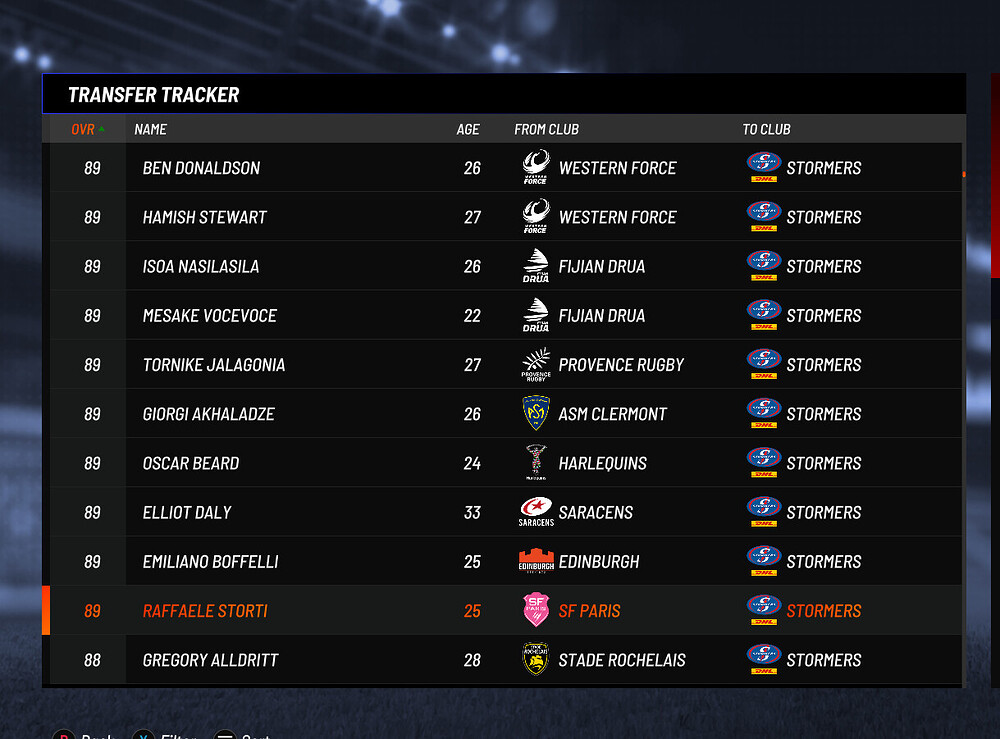The image size is (1000, 739).
Task: Sort transfers by the Name column header
Action: point(151,129)
